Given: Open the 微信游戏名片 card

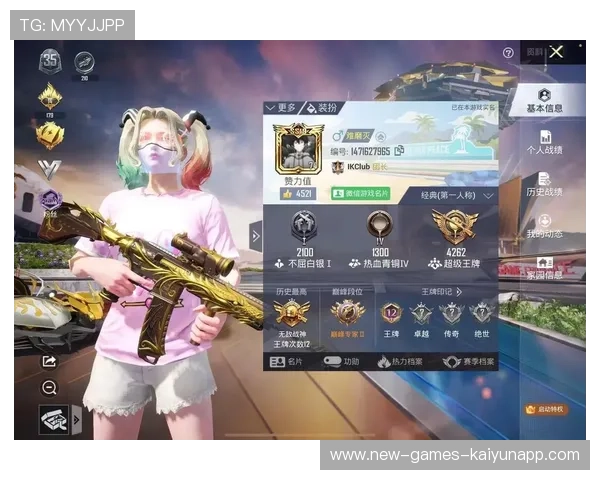Looking at the screenshot, I should coord(366,193).
